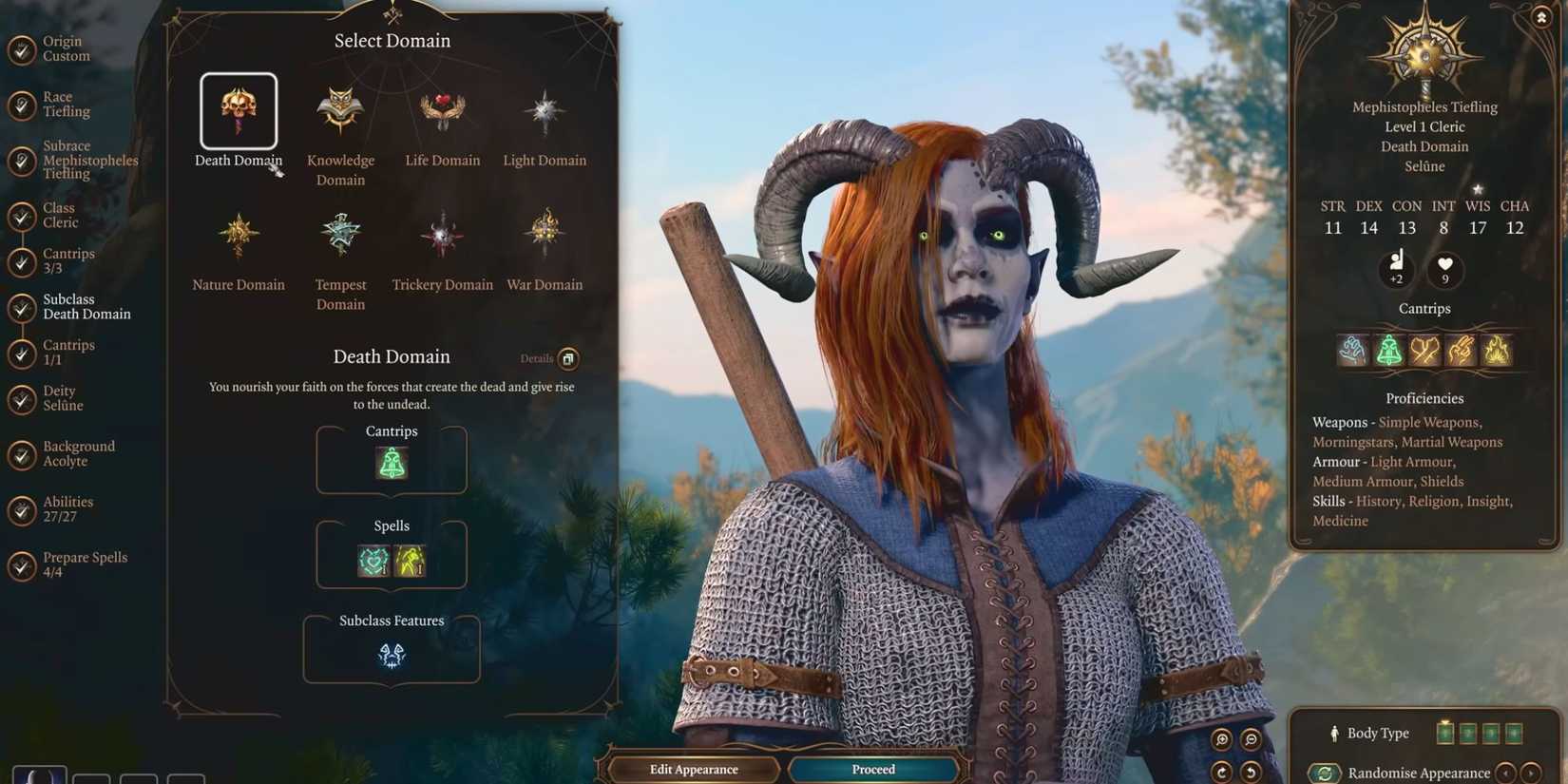Image resolution: width=1568 pixels, height=784 pixels.
Task: Select the Light Domain icon
Action: (544, 109)
